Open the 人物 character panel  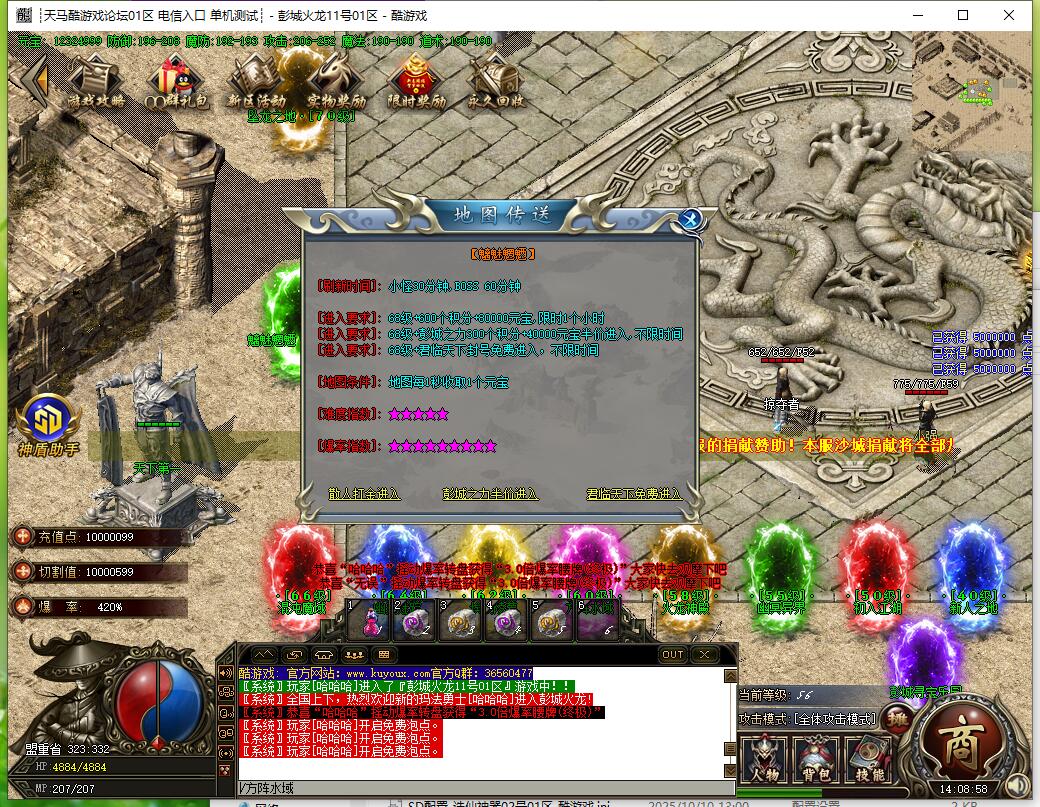pos(765,760)
